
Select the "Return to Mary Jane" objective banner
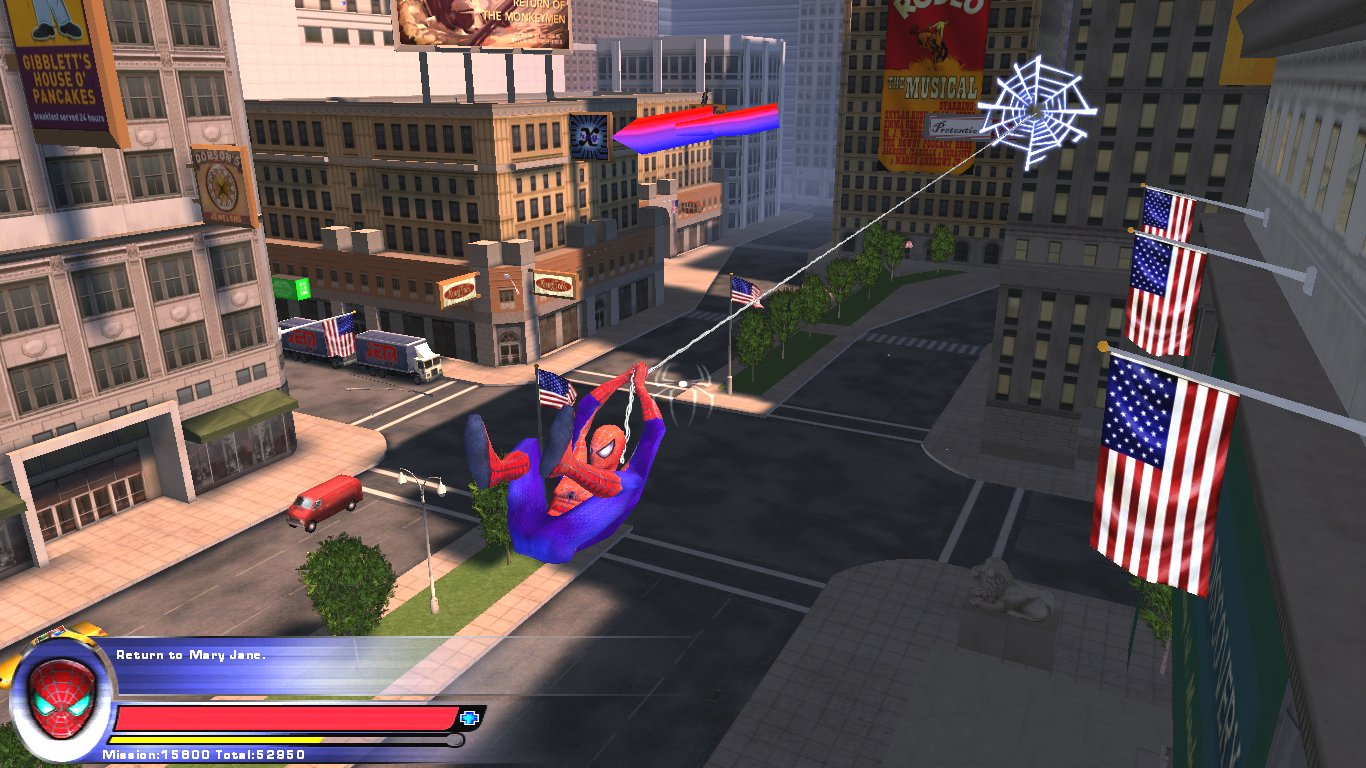[x=191, y=655]
